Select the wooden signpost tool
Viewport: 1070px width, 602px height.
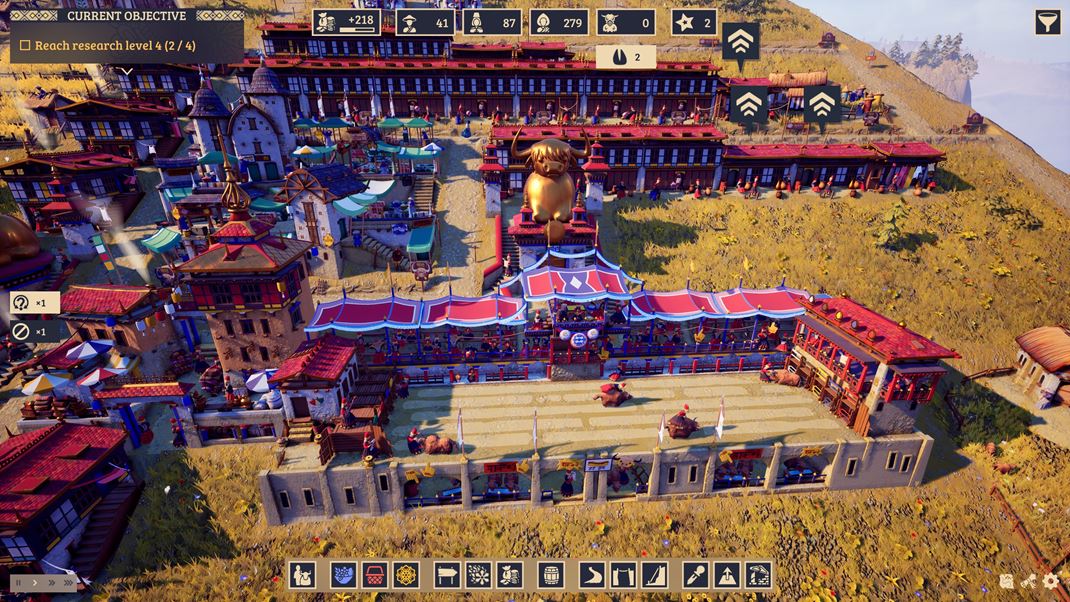(x=447, y=575)
